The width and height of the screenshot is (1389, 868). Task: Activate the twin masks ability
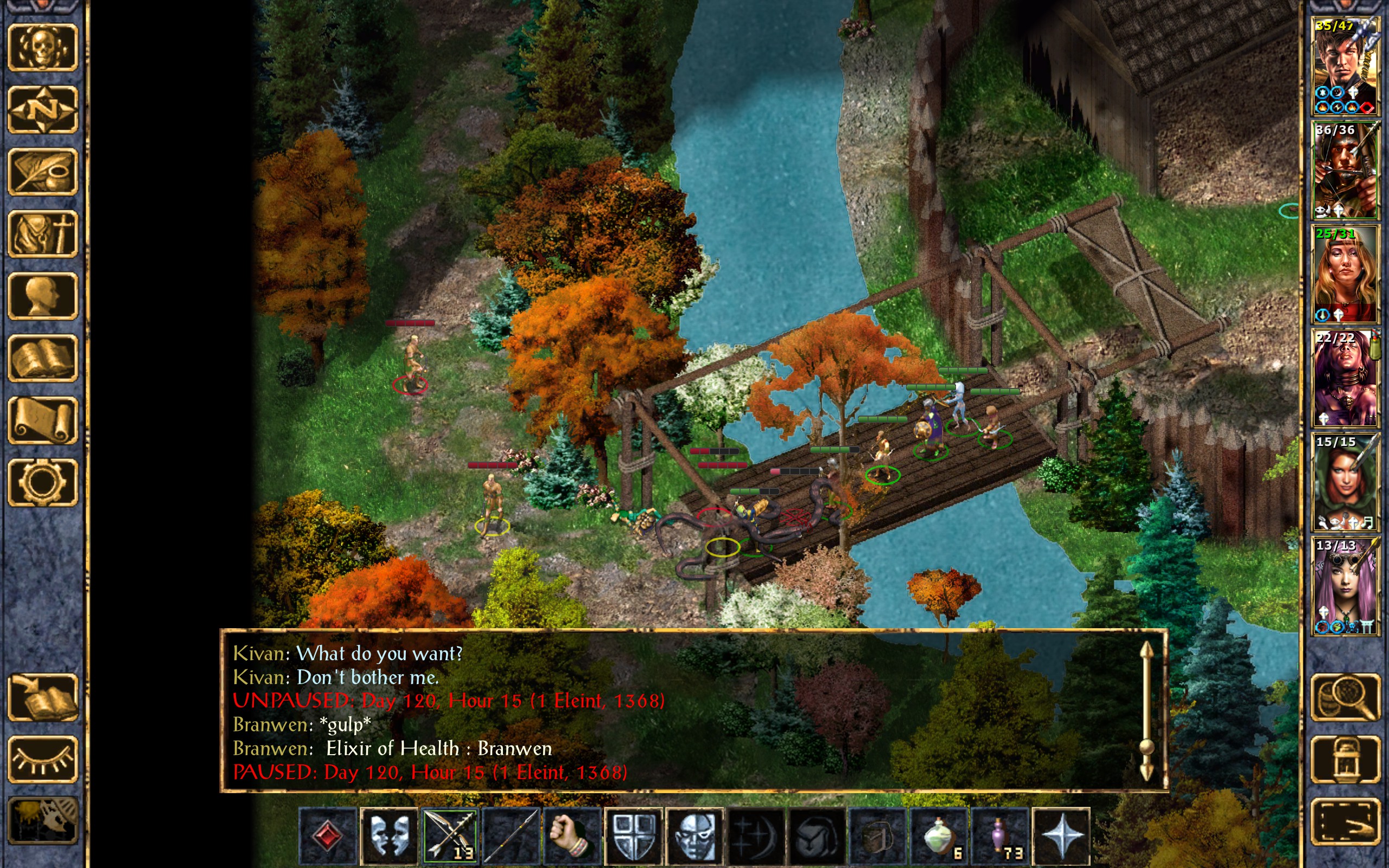click(x=388, y=835)
